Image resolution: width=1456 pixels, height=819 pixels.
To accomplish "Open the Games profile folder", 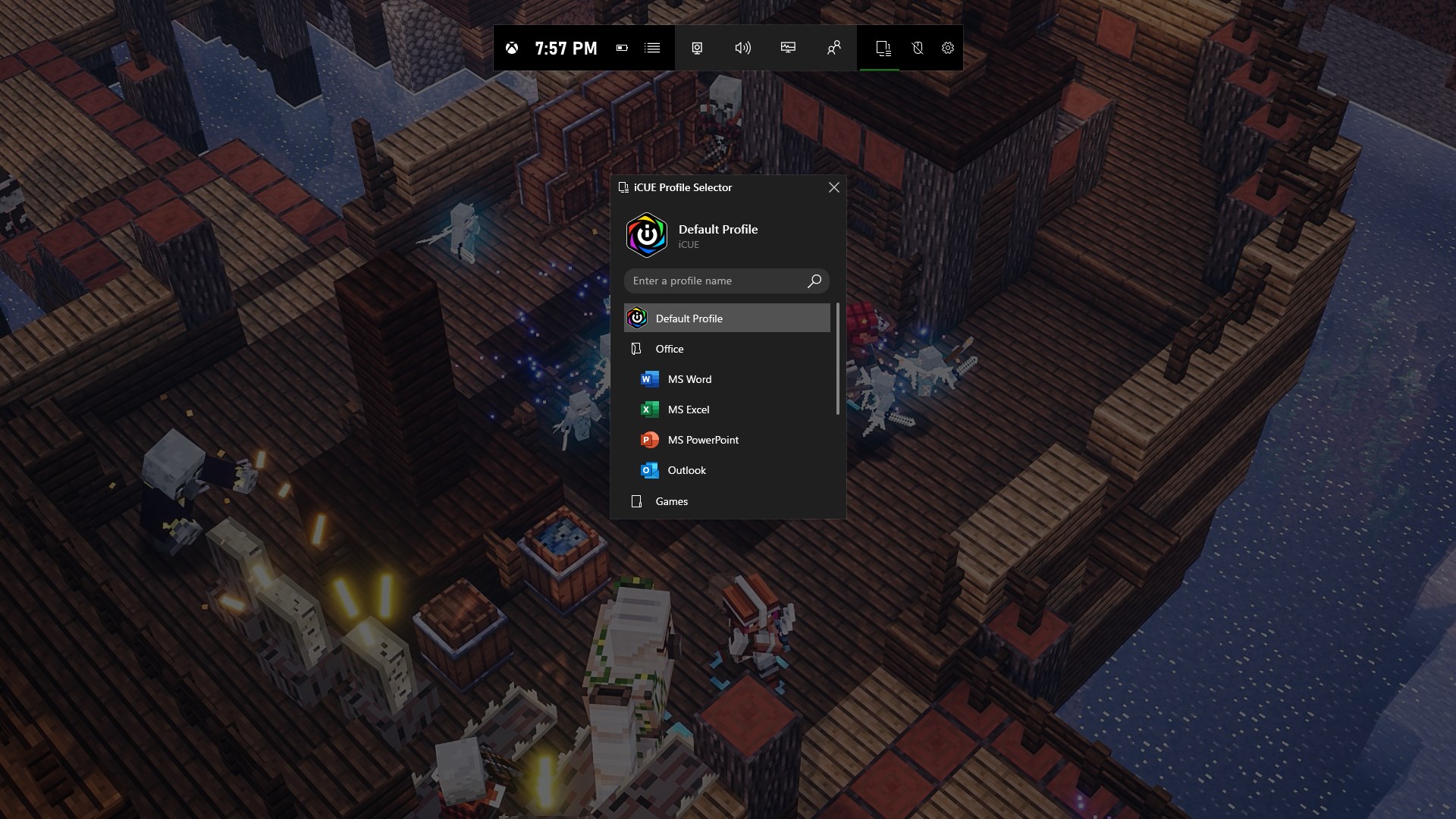I will [x=671, y=501].
